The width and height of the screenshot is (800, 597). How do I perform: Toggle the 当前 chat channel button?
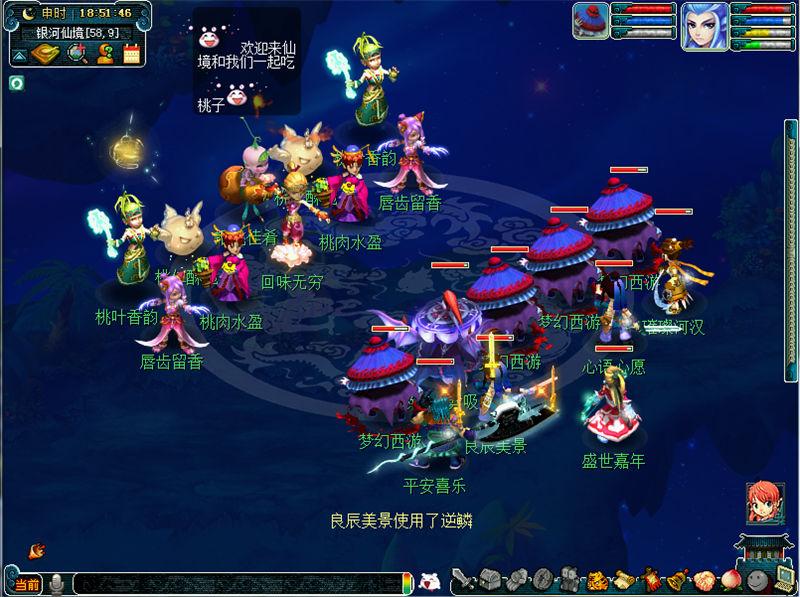[26, 584]
